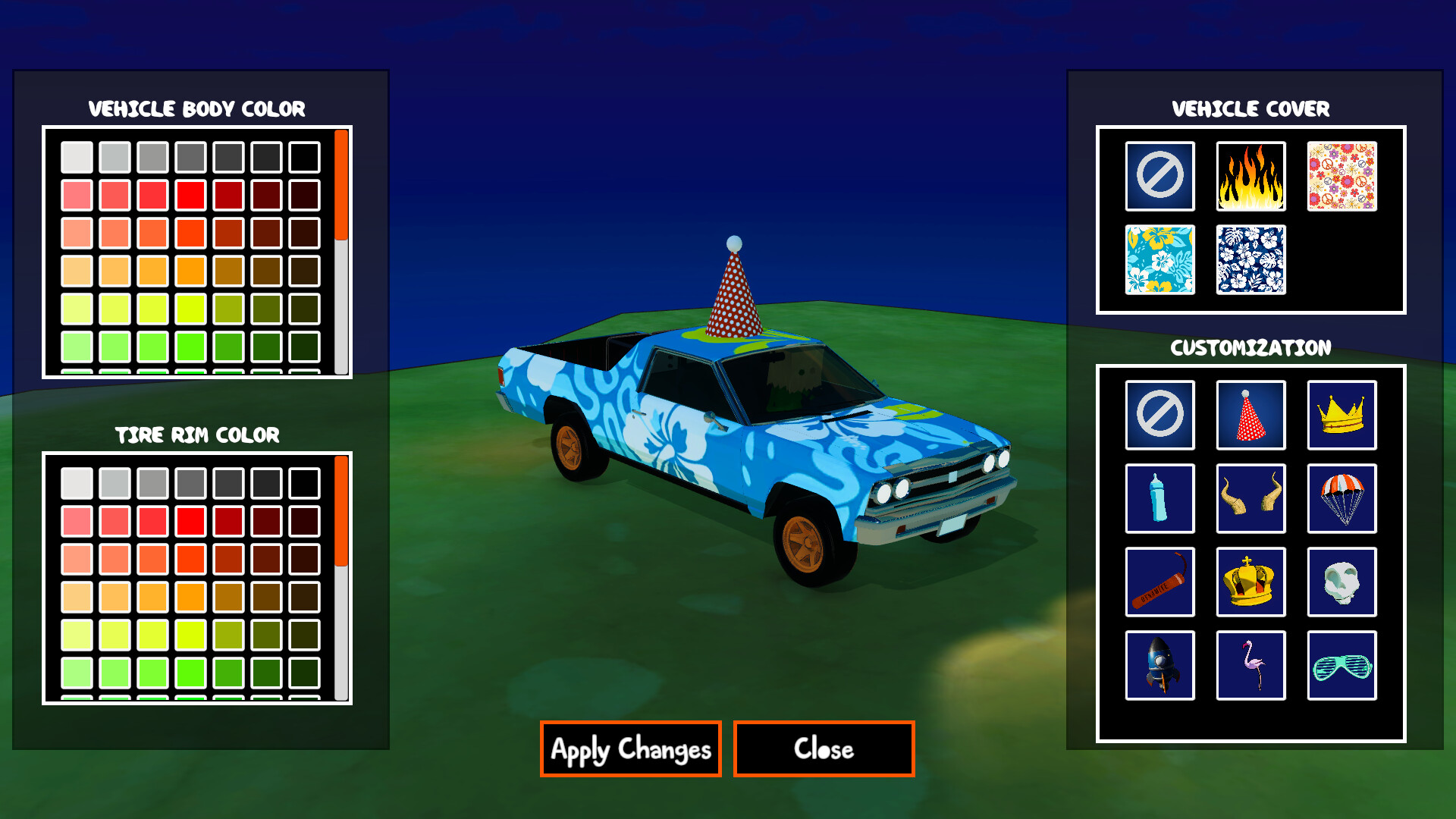The width and height of the screenshot is (1456, 819).
Task: Equip the baby bottle accessory
Action: coord(1159,499)
